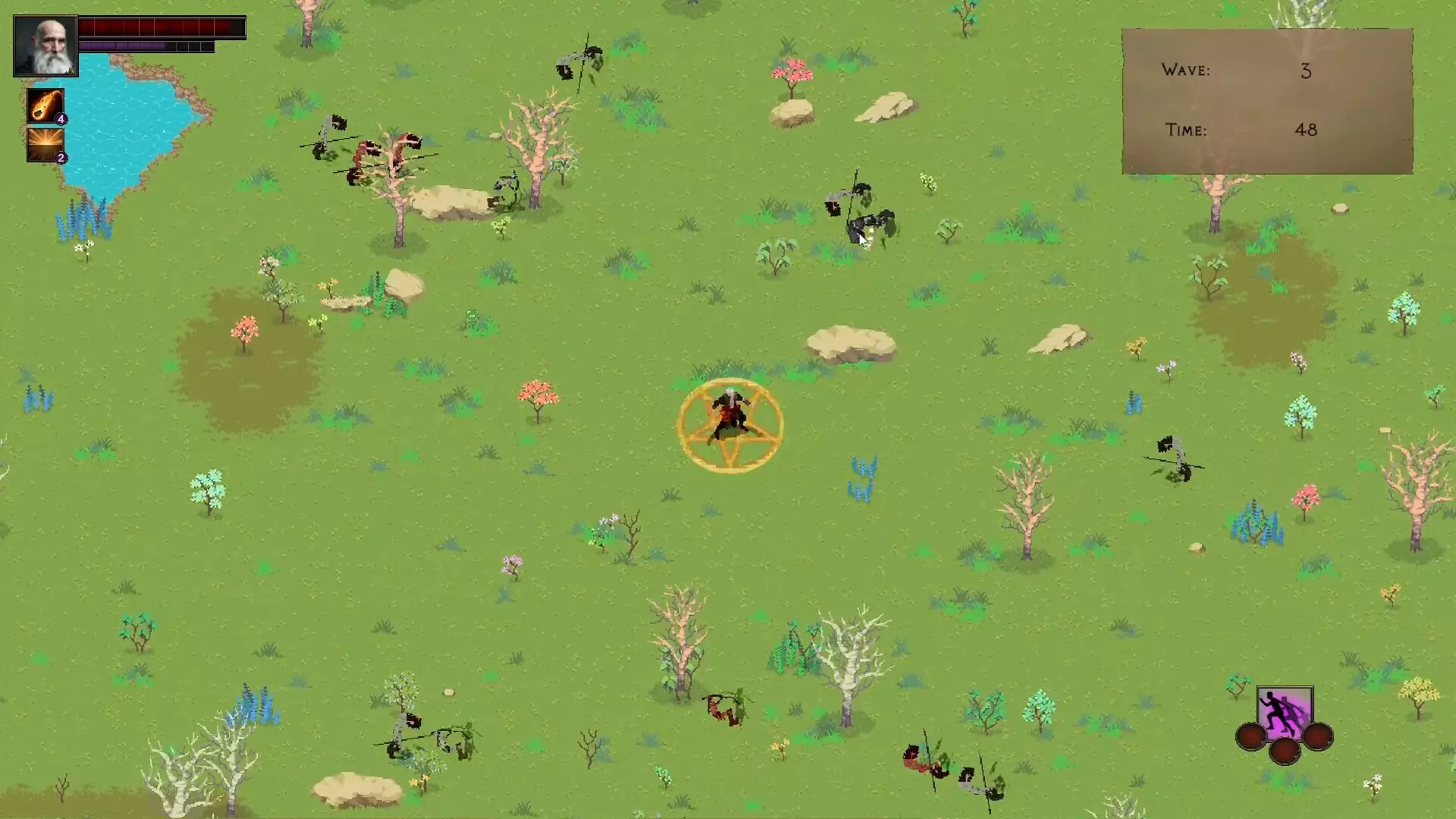Click the red health bar at top
The image size is (1456, 819).
coord(162,27)
